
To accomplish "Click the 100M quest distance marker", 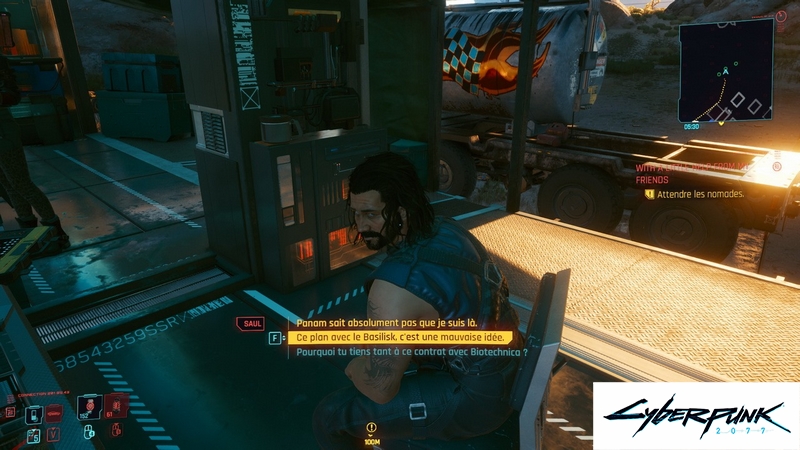I will 372,432.
